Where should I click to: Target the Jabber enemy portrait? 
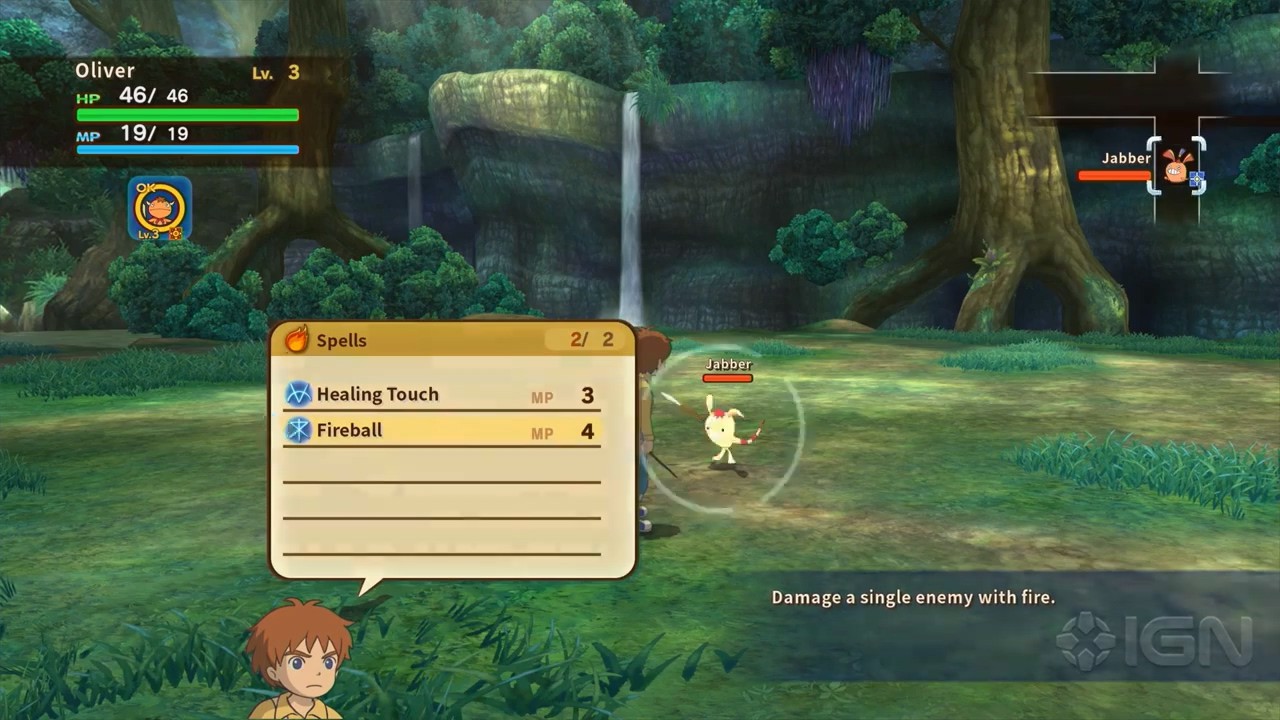[x=1178, y=167]
